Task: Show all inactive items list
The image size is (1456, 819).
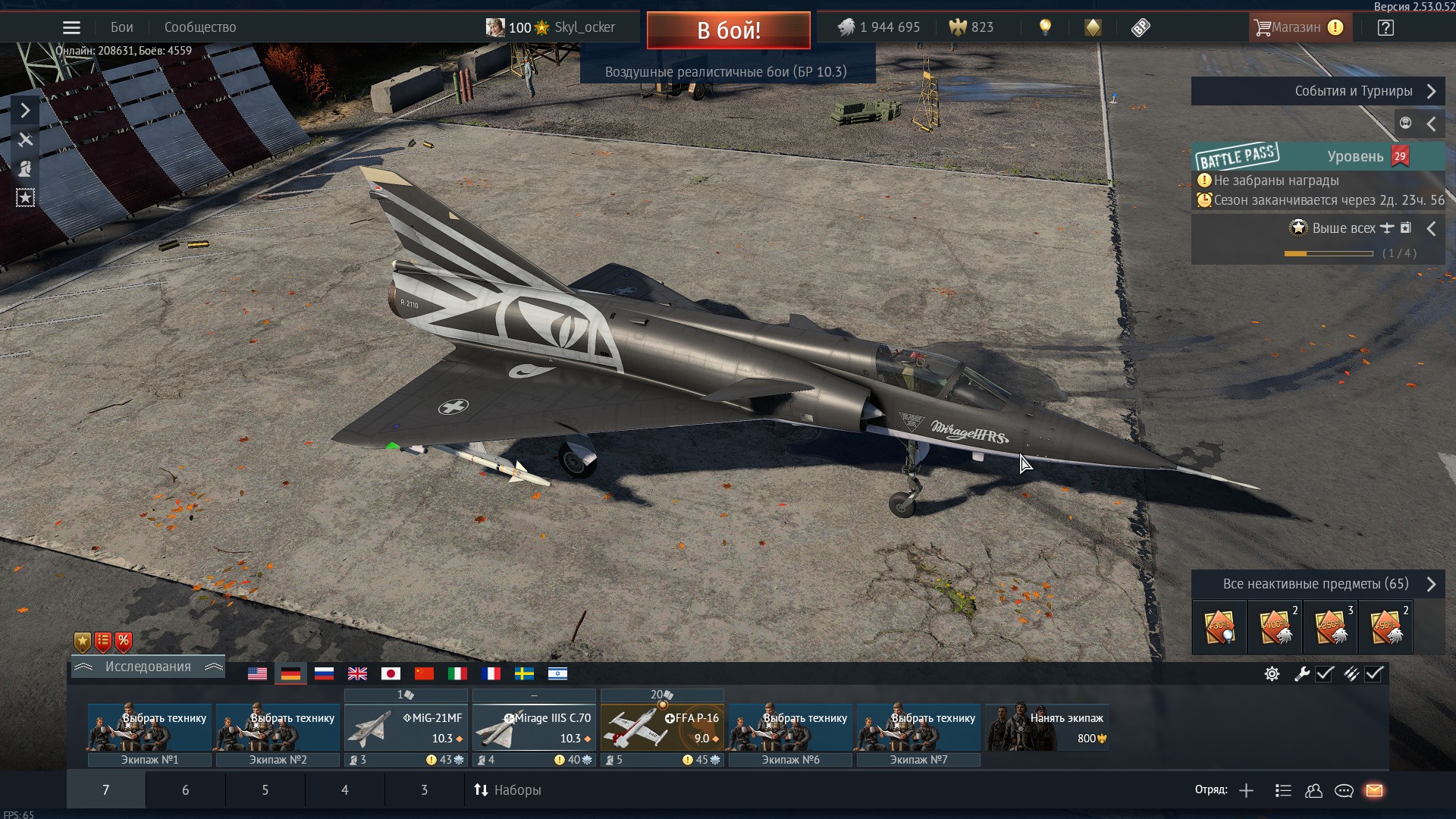Action: (x=1317, y=584)
